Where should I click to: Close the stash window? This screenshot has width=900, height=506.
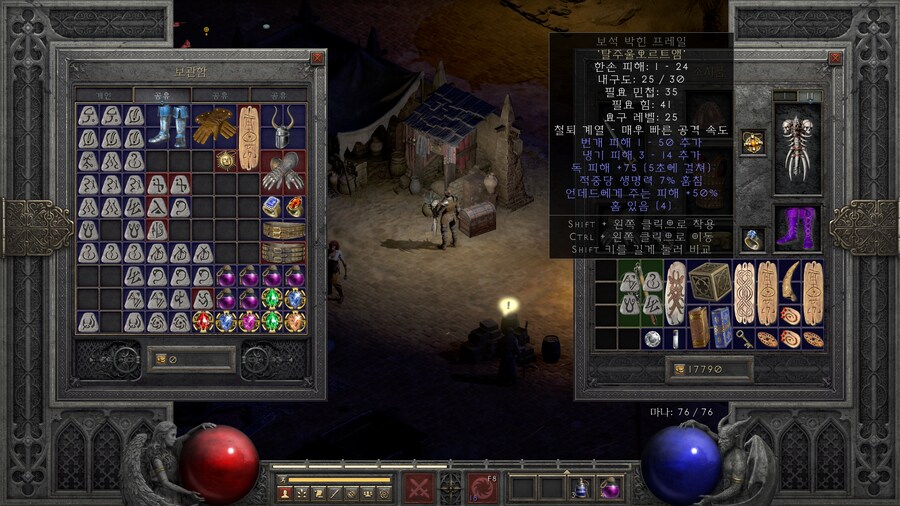click(317, 58)
